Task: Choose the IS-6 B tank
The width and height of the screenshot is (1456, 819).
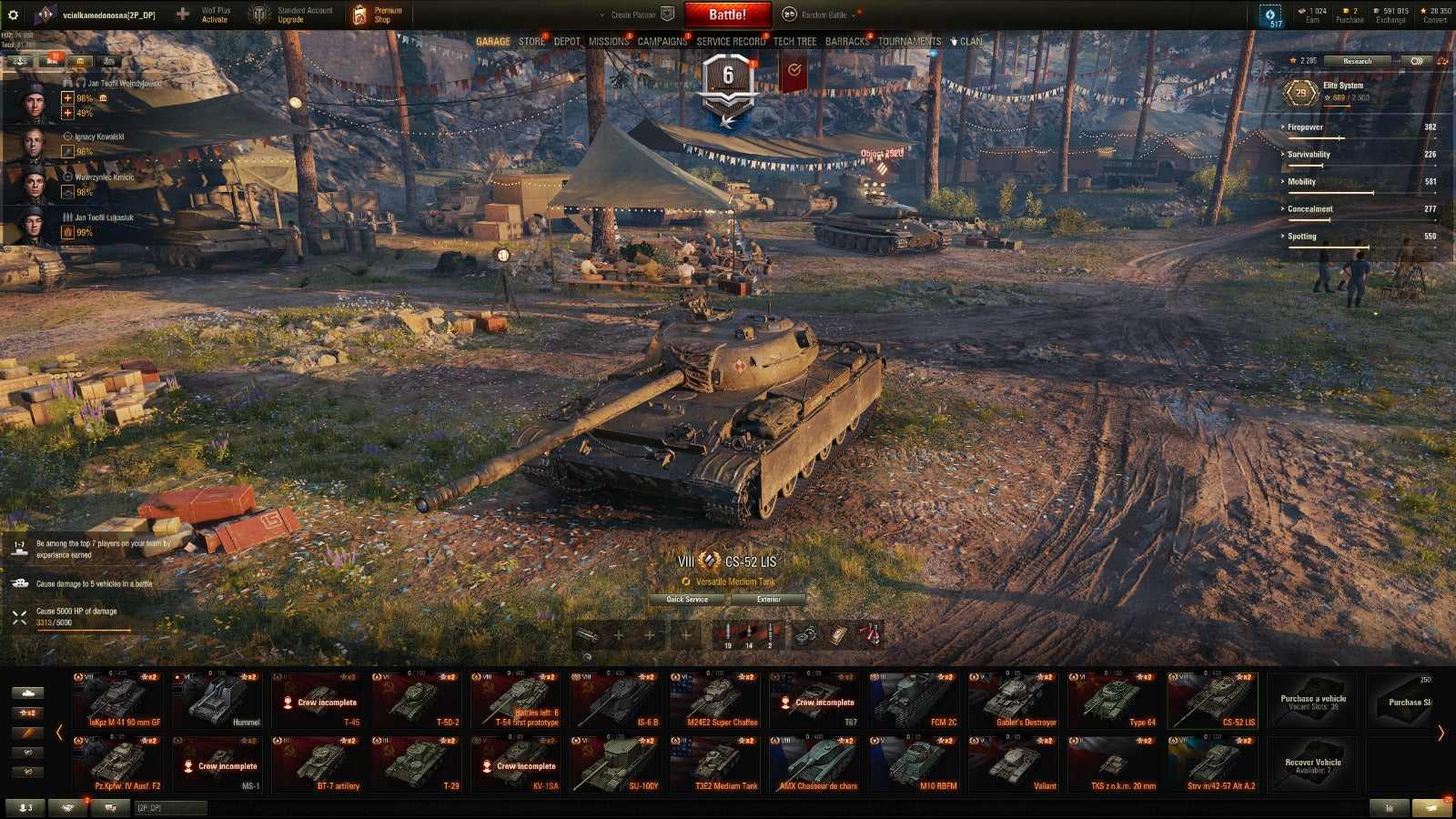Action: [616, 701]
